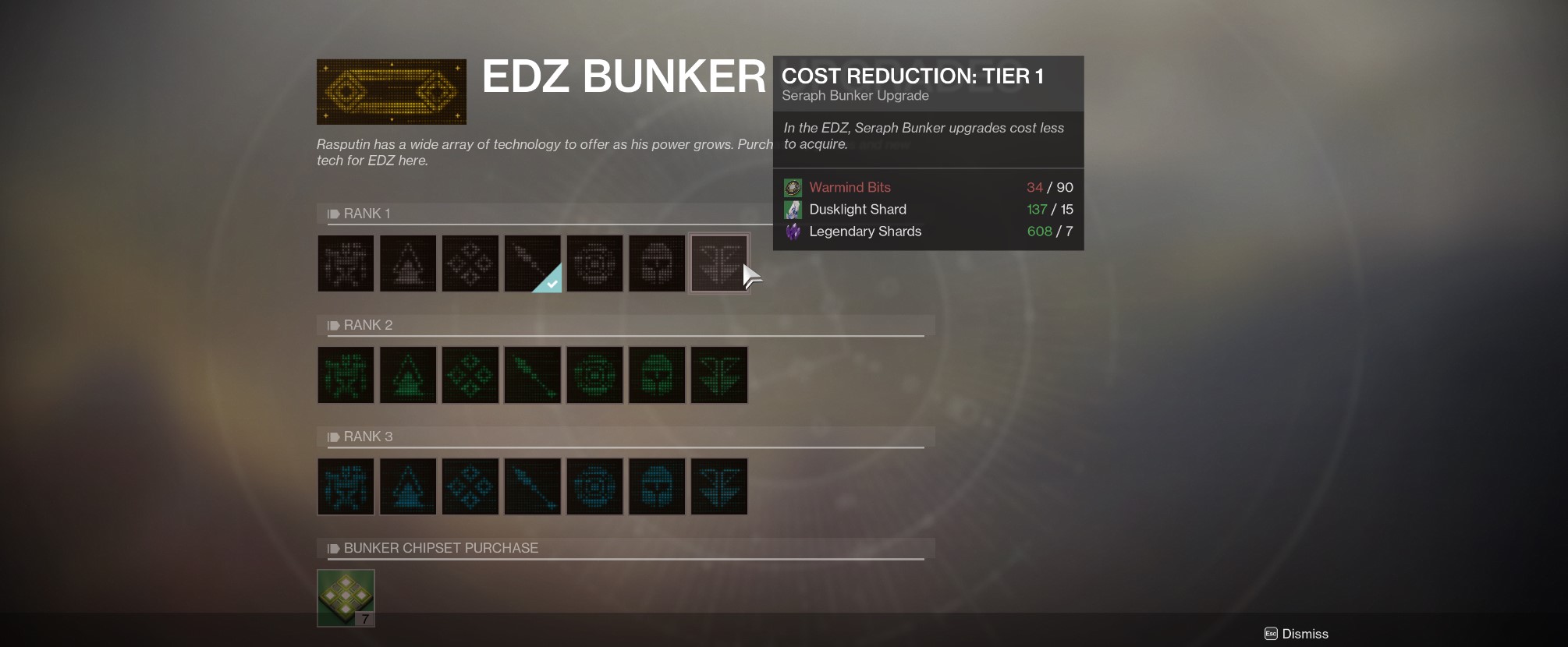Click the circular emblem upgrade in Rank 2
The image size is (1568, 647).
(x=594, y=375)
